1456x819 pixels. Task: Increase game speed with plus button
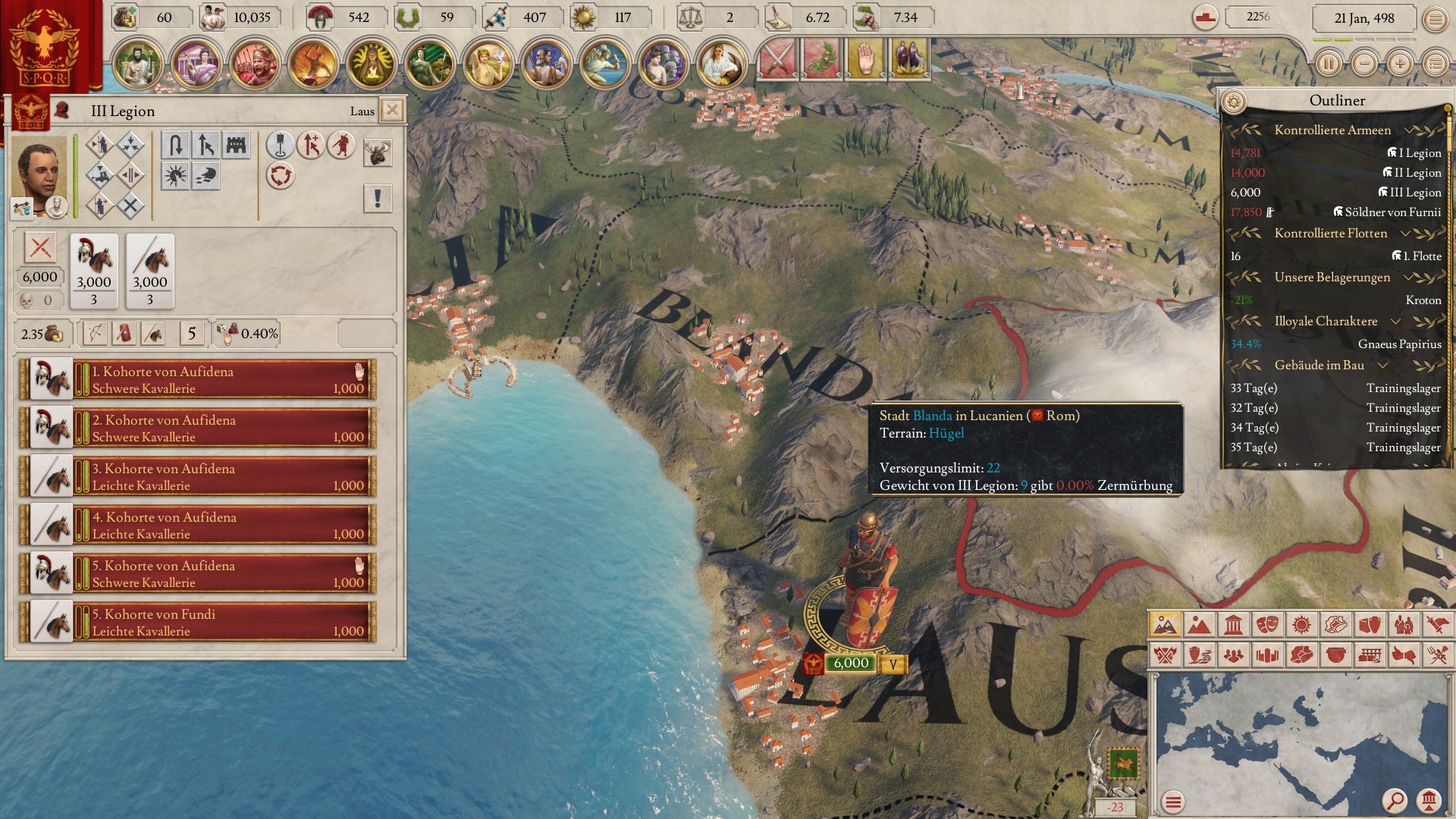tap(1400, 64)
